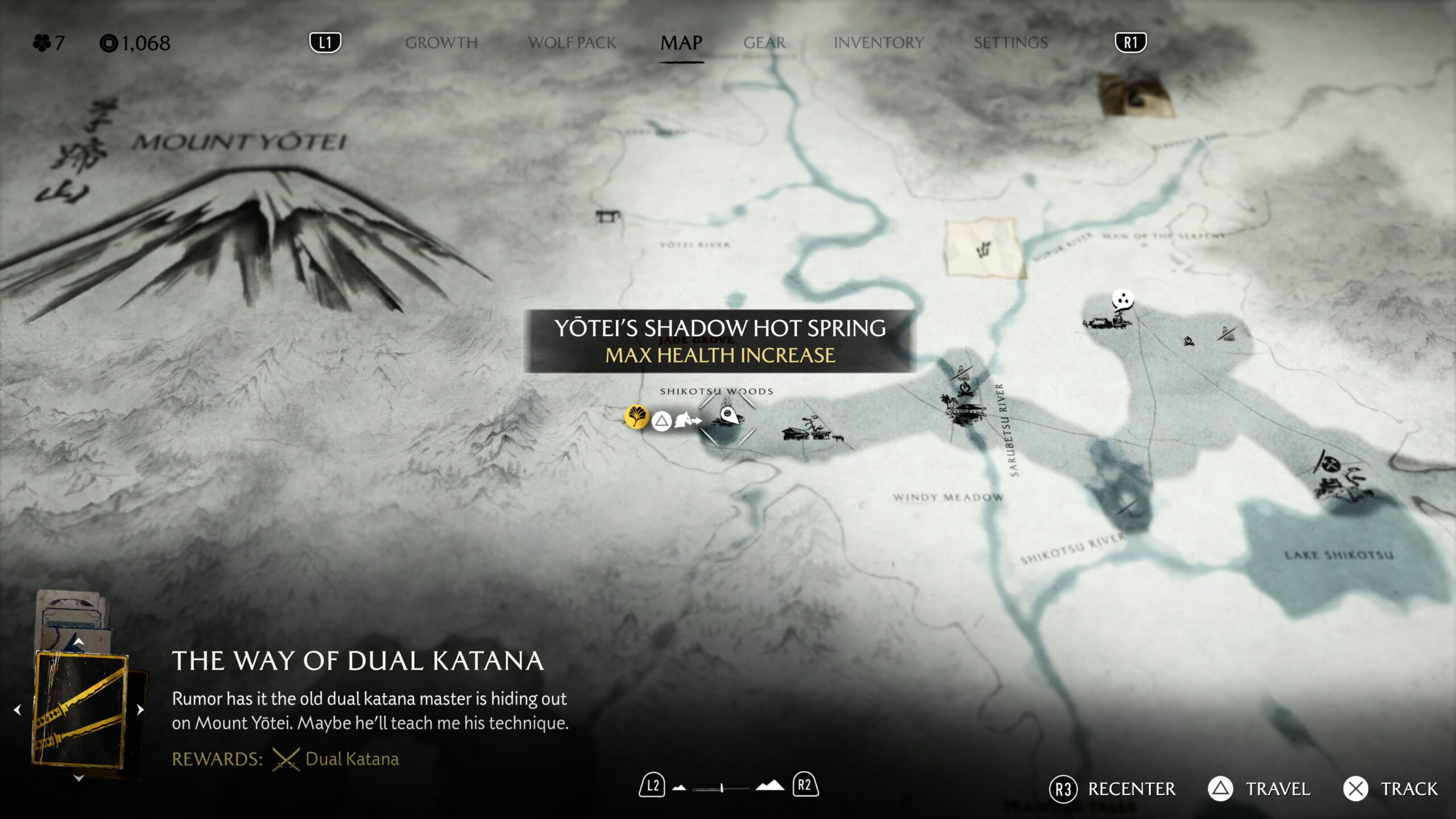Show the previous quest card with left arrow

[18, 709]
